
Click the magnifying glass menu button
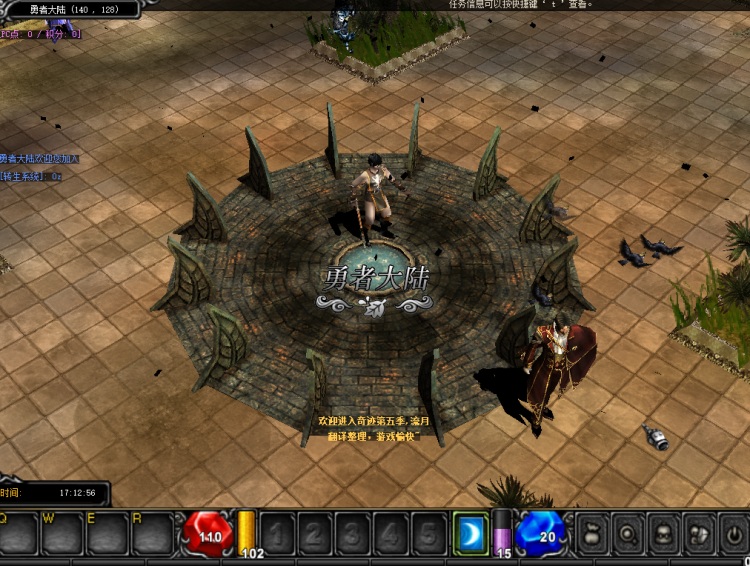click(630, 534)
